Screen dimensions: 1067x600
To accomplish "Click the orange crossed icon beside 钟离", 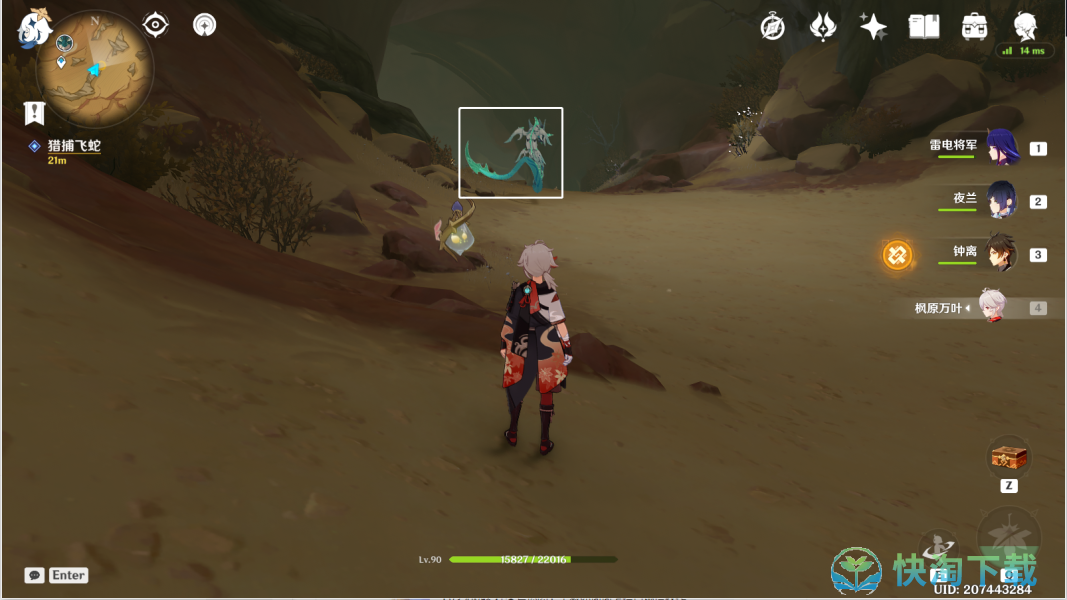I will coord(897,255).
